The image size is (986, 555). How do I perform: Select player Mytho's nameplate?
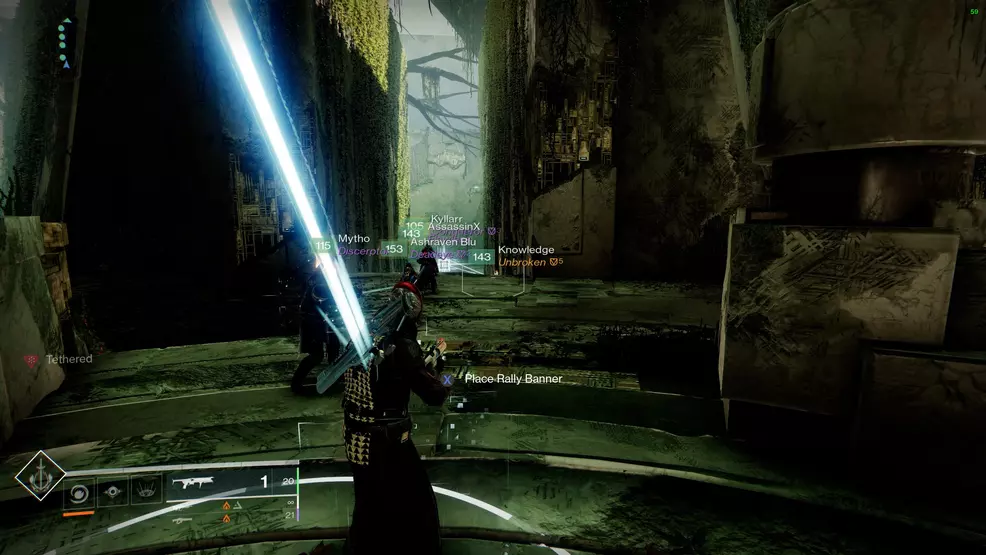354,239
